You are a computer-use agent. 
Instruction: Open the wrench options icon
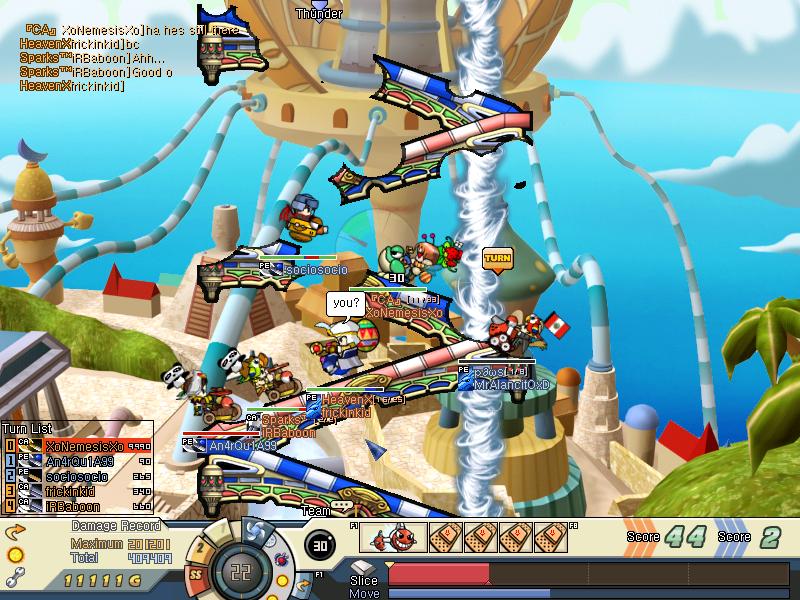click(14, 576)
